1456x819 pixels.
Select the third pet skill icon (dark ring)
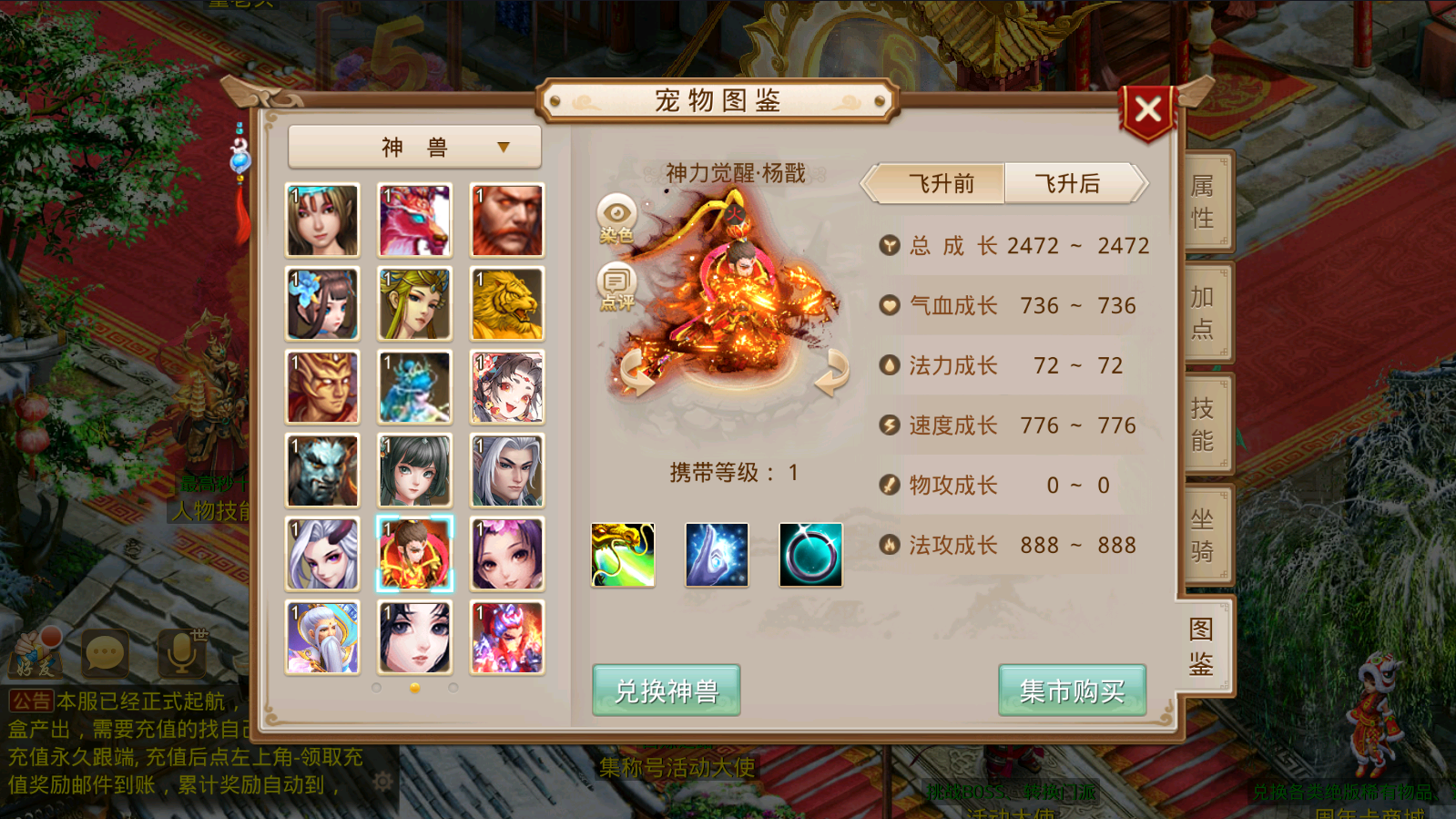click(x=810, y=555)
